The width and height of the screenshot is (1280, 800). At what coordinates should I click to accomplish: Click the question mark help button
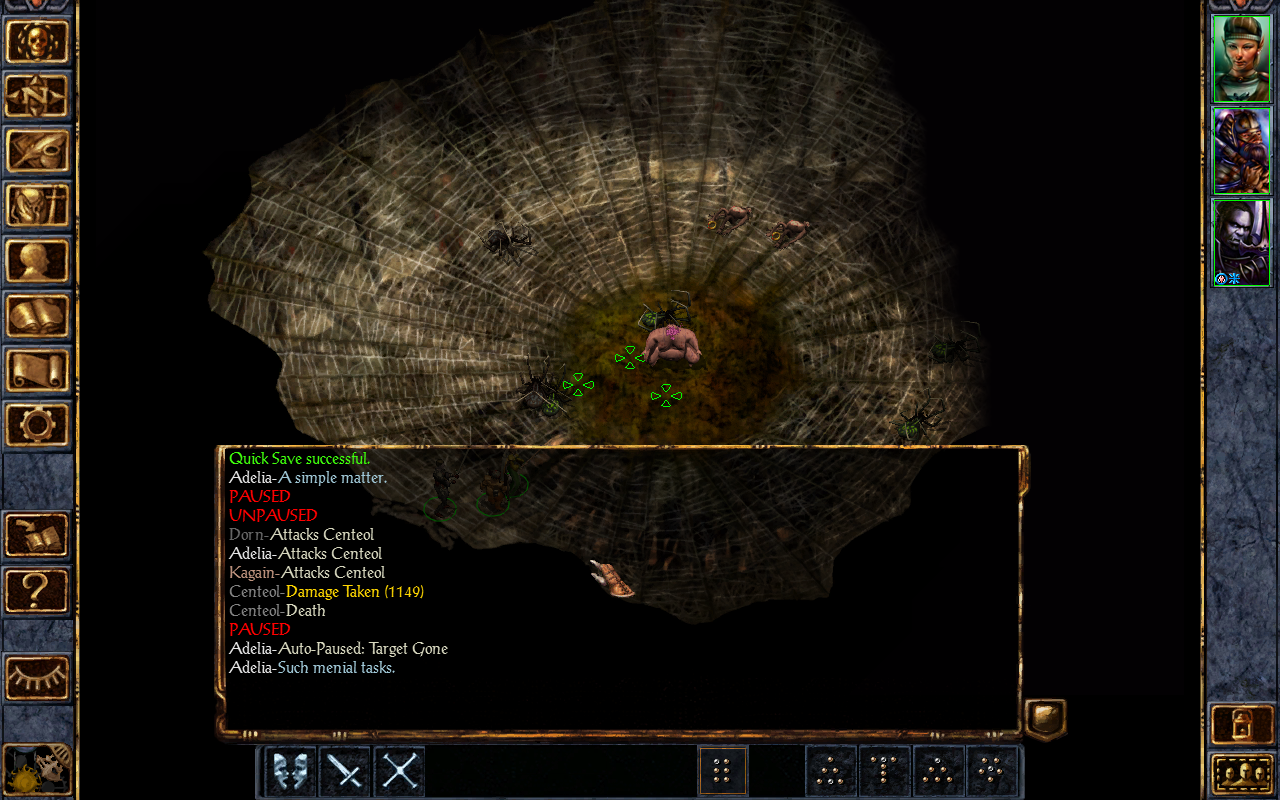pos(38,590)
